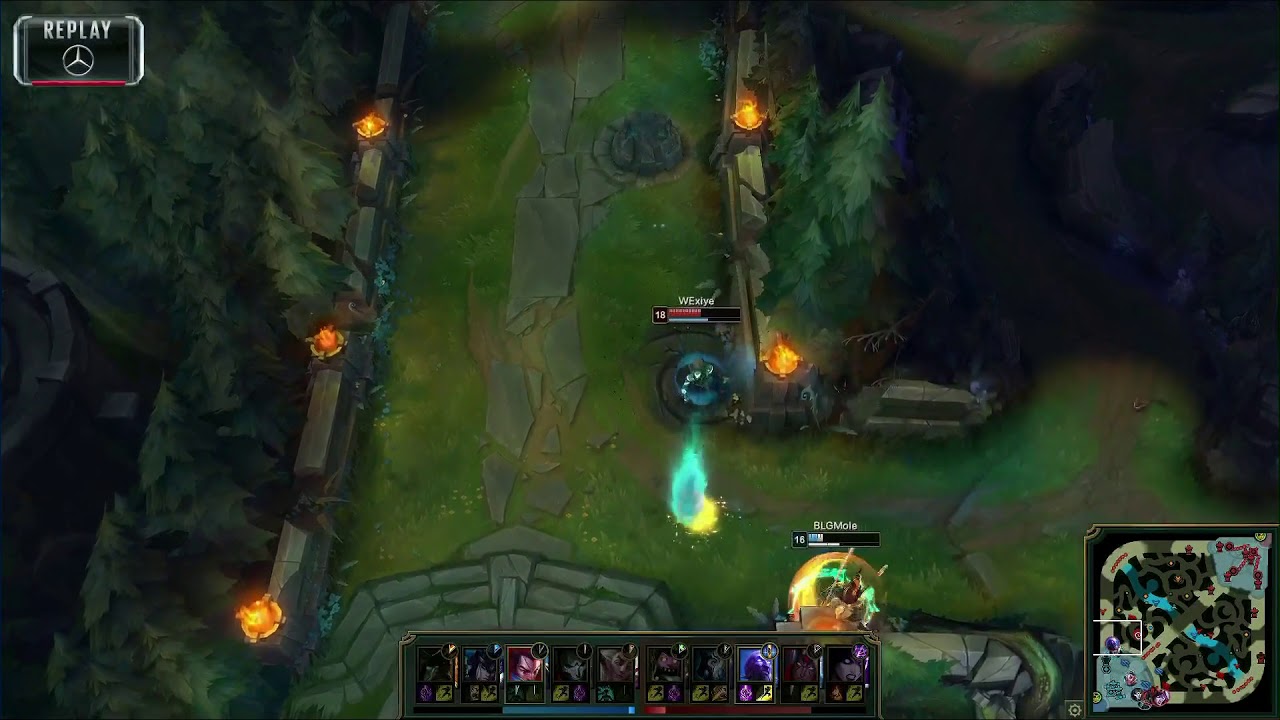Click the REPLAY badge in the top-left corner
The width and height of the screenshot is (1280, 720).
(78, 32)
